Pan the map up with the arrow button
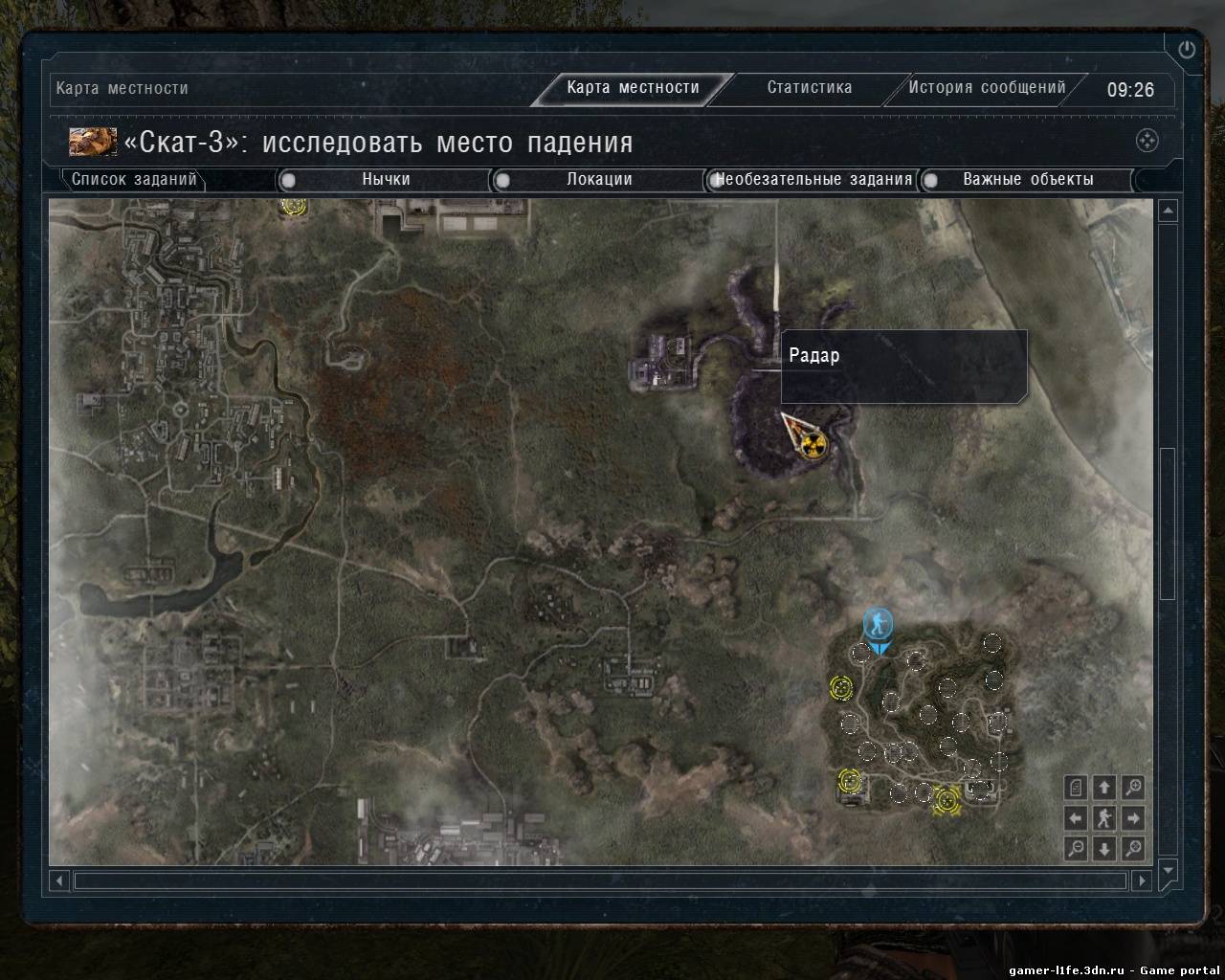 point(1104,788)
